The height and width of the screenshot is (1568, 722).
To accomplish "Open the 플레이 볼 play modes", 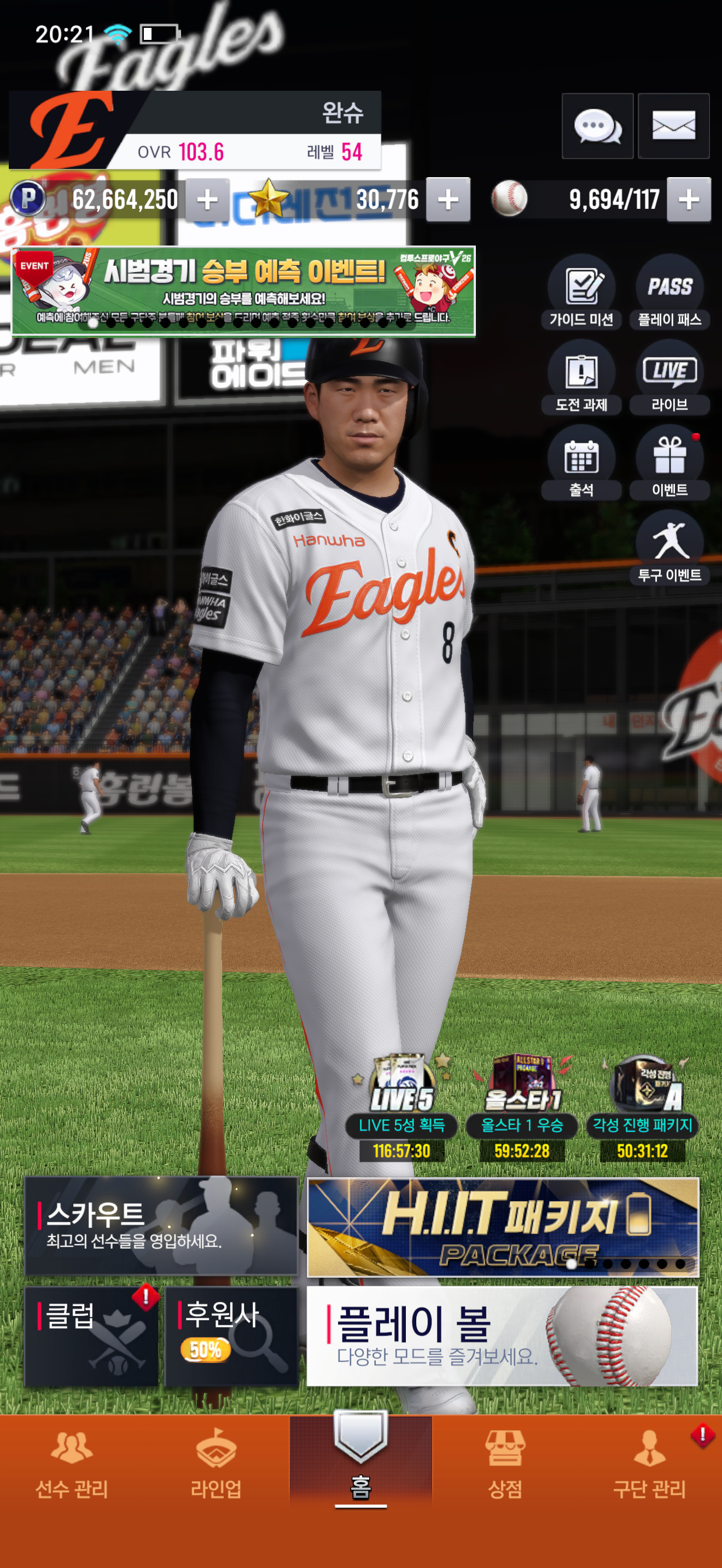I will tap(502, 1336).
